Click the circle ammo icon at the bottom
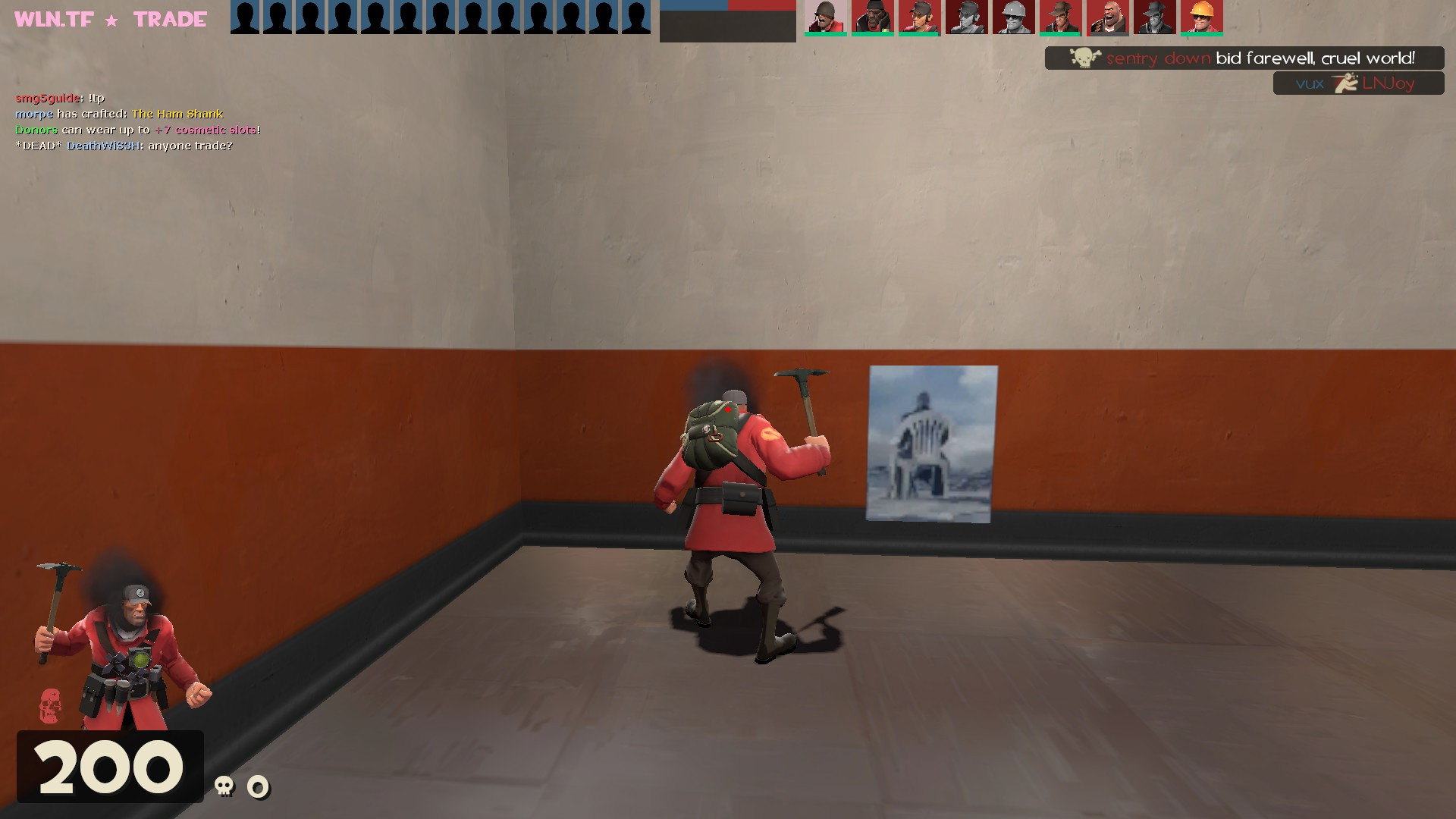 pos(258,787)
